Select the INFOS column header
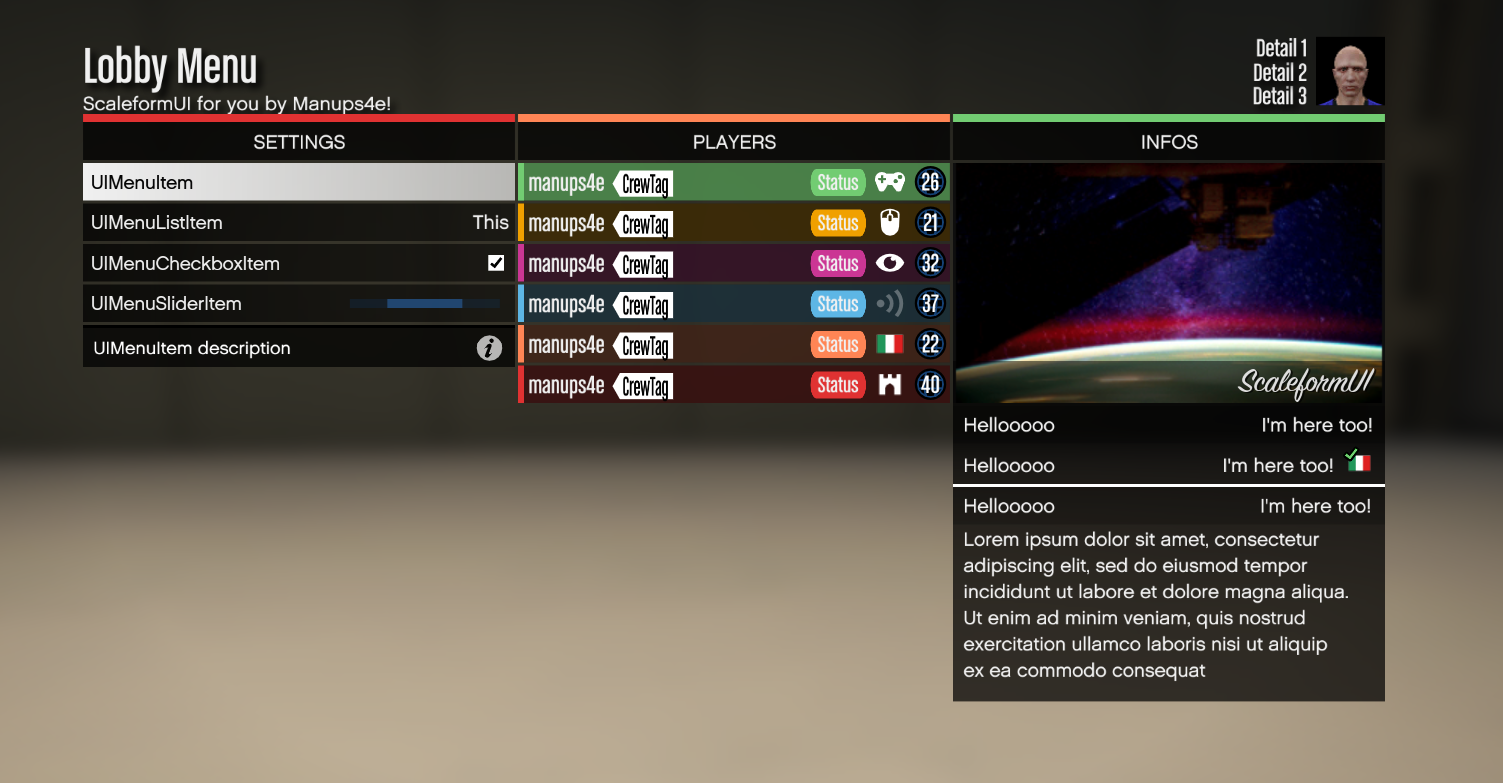 [1168, 142]
